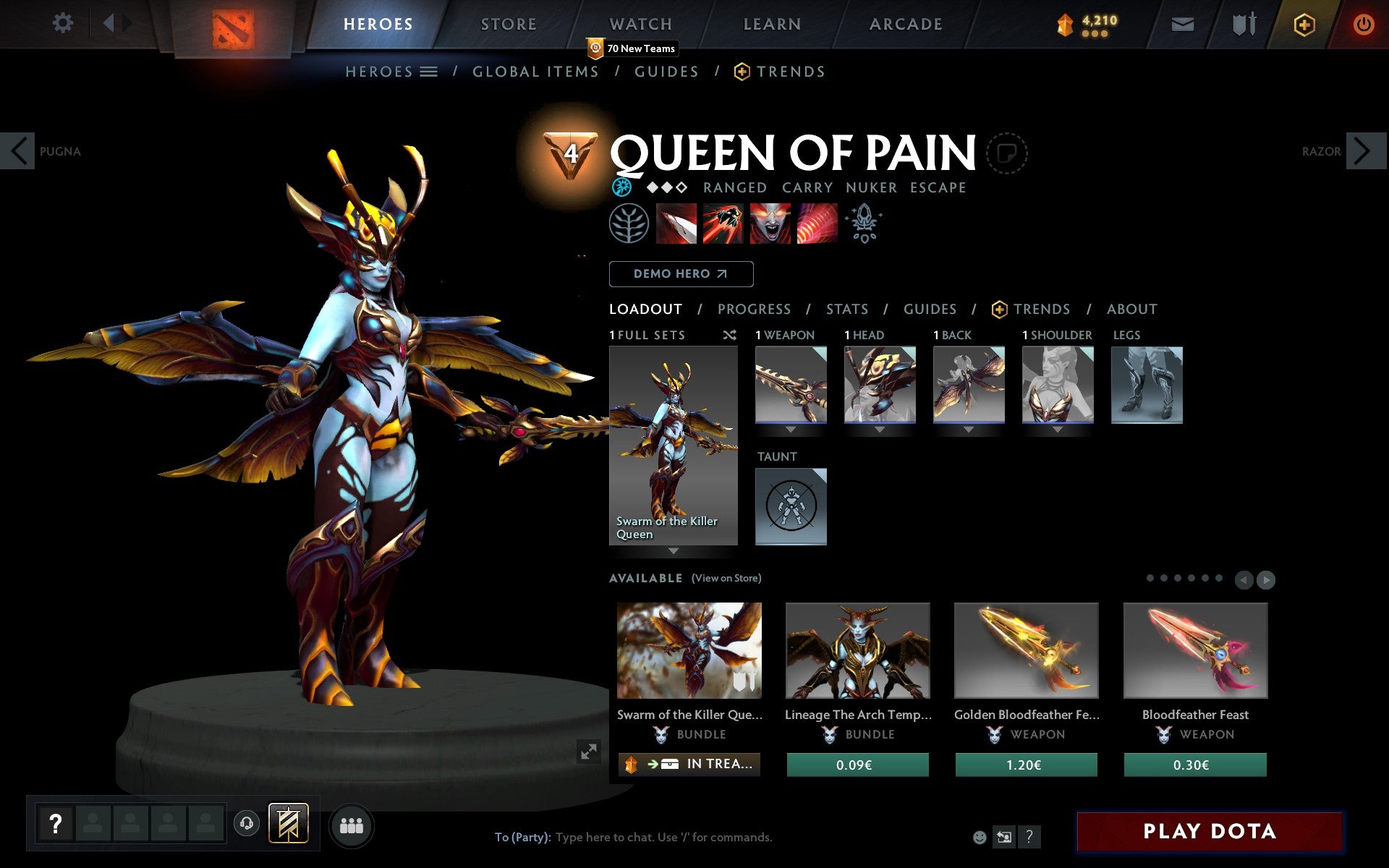Click the Demo Hero button
1389x868 pixels.
point(681,274)
